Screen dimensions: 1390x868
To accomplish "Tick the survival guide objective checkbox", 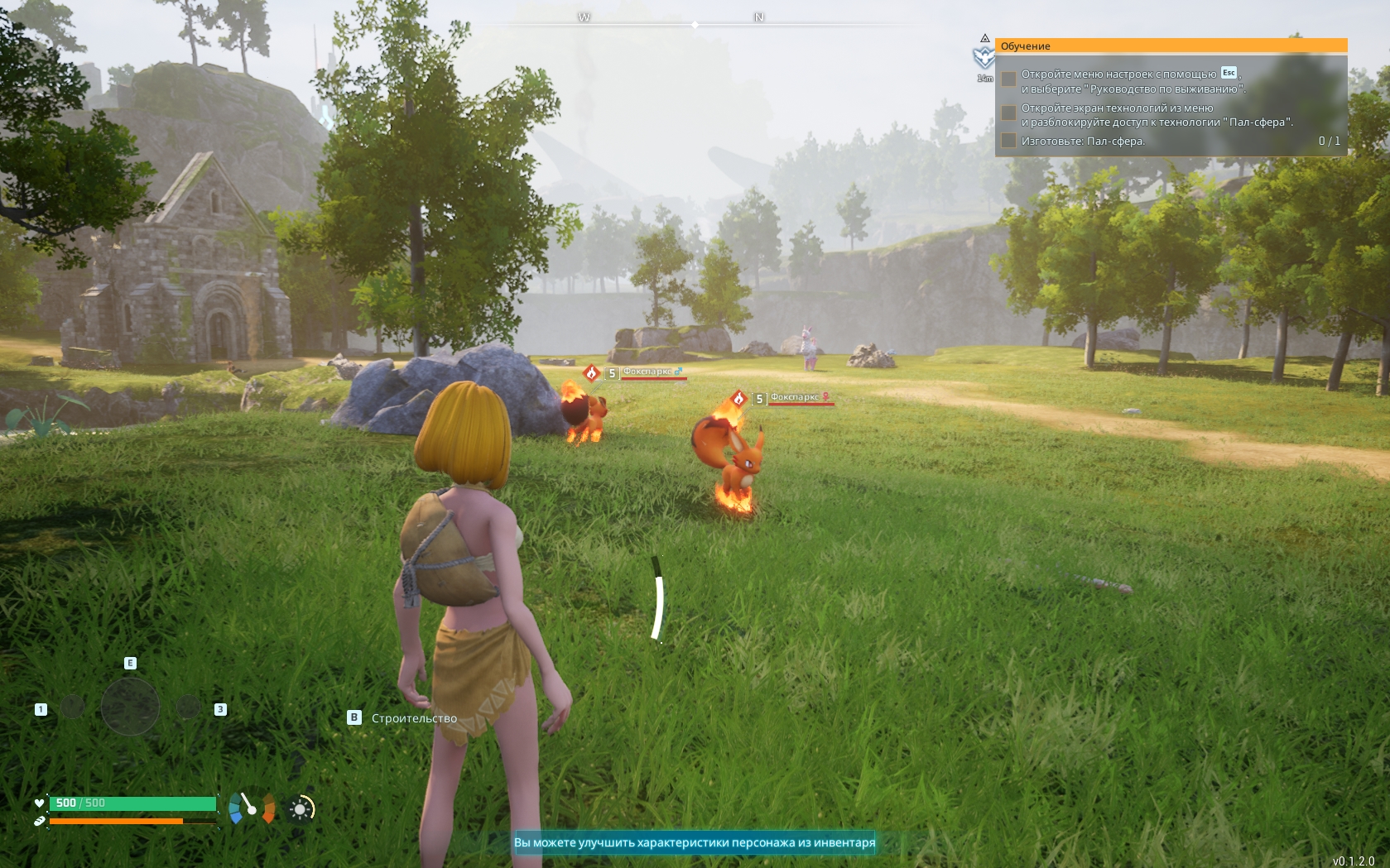I will [1008, 79].
